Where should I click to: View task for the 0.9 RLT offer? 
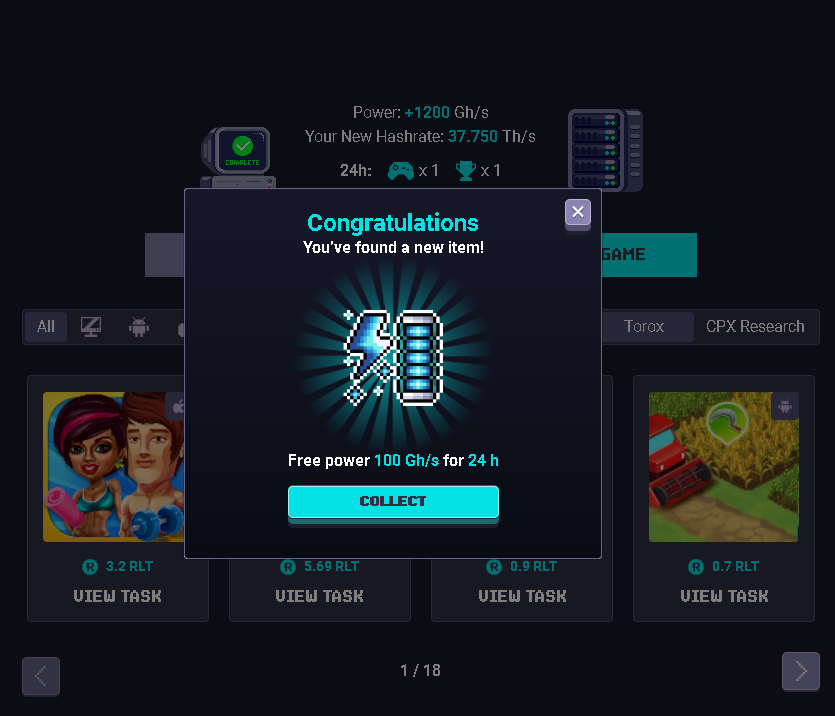[x=522, y=596]
